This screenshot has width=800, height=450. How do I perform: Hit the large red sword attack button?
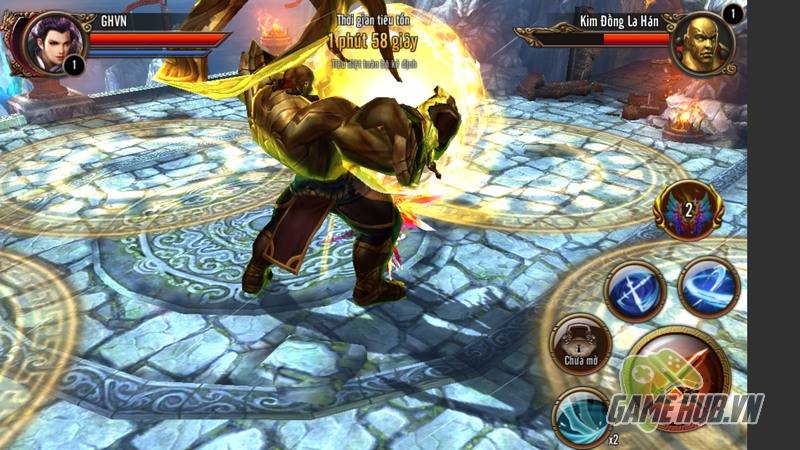[680, 376]
